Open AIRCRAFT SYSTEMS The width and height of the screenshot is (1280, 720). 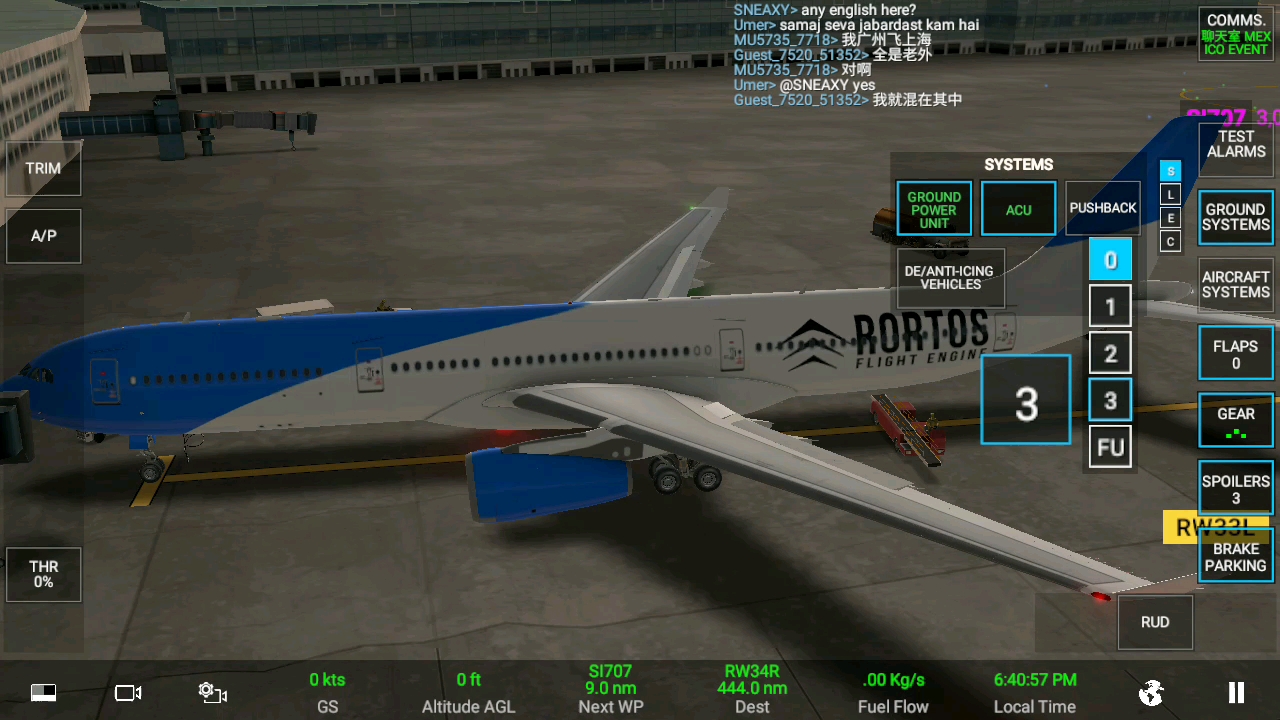[x=1235, y=284]
